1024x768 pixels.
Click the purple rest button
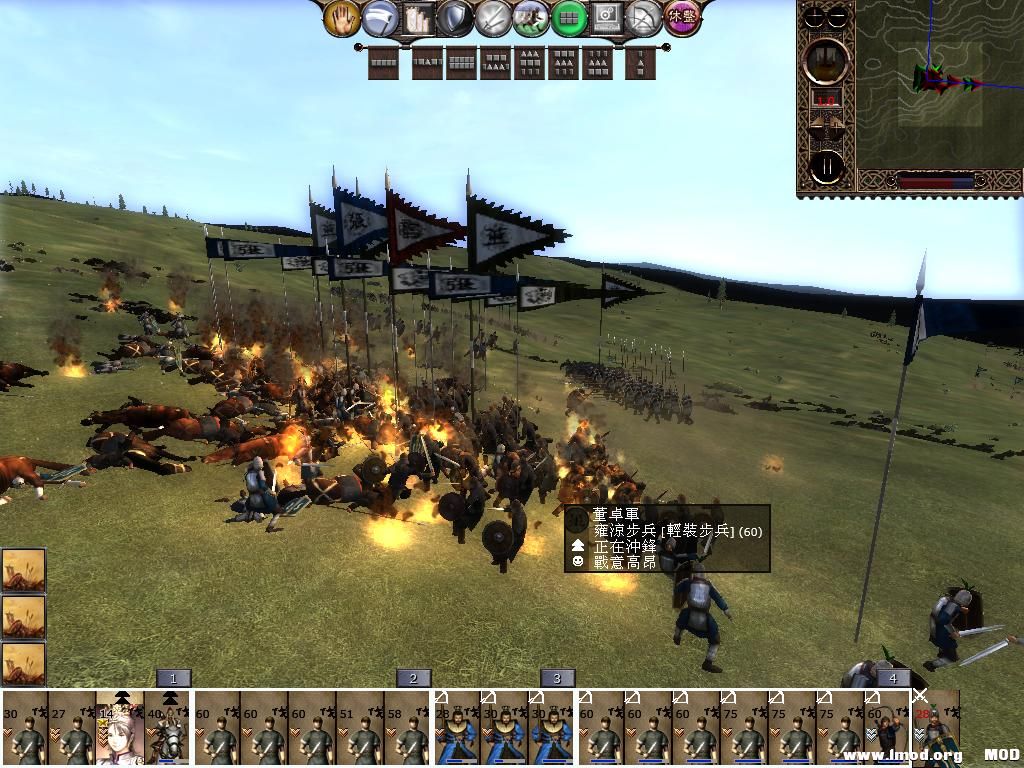682,17
